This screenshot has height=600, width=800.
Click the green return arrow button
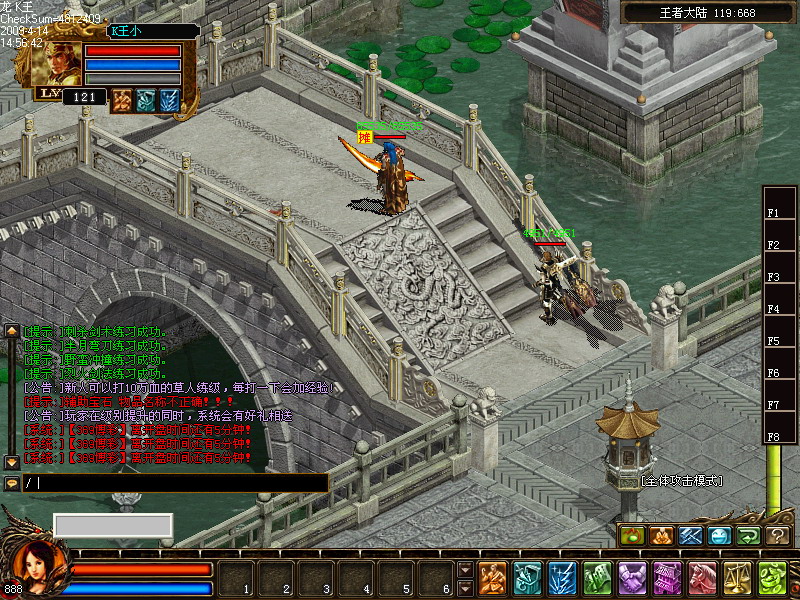click(749, 536)
